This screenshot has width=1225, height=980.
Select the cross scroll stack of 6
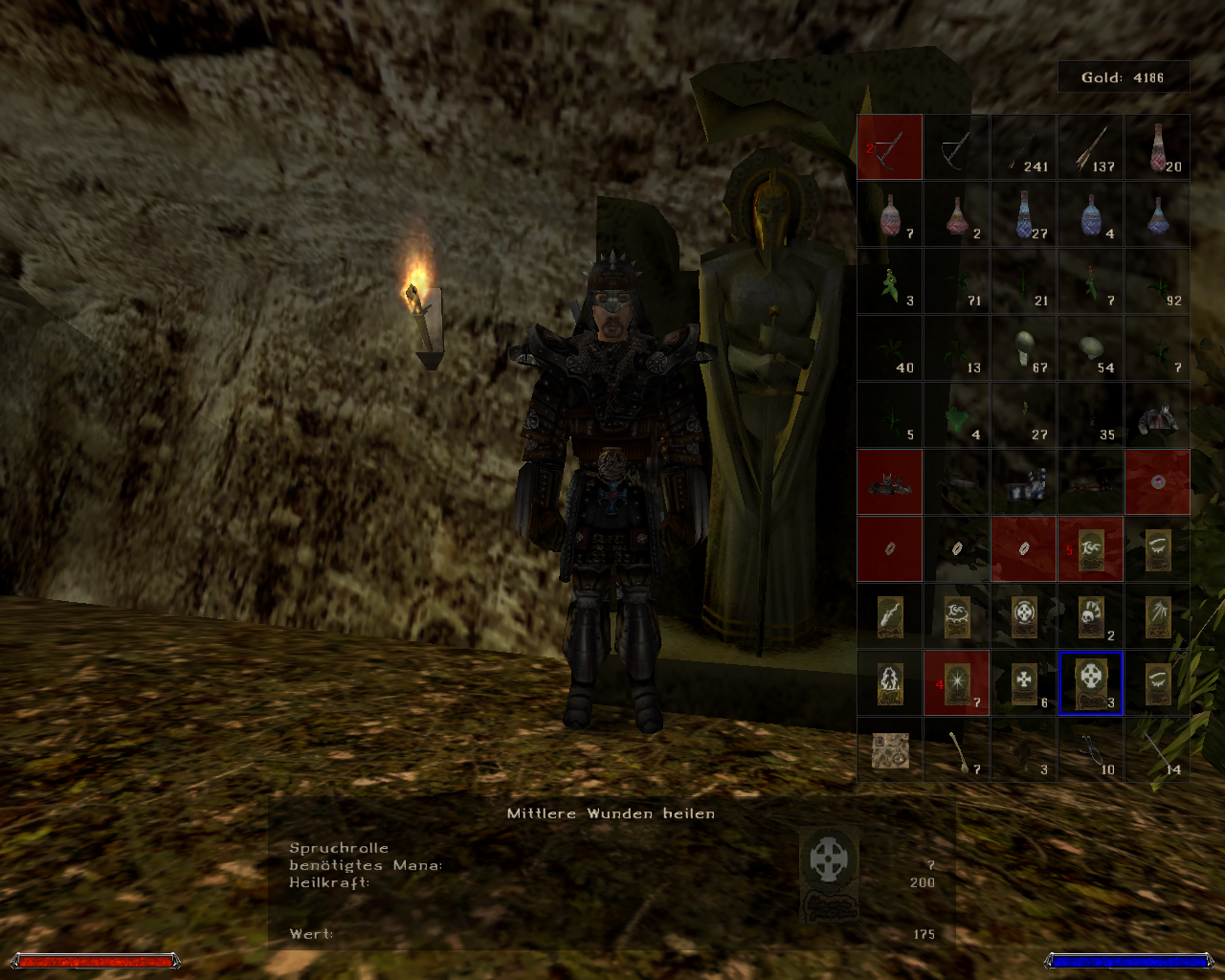point(1023,682)
